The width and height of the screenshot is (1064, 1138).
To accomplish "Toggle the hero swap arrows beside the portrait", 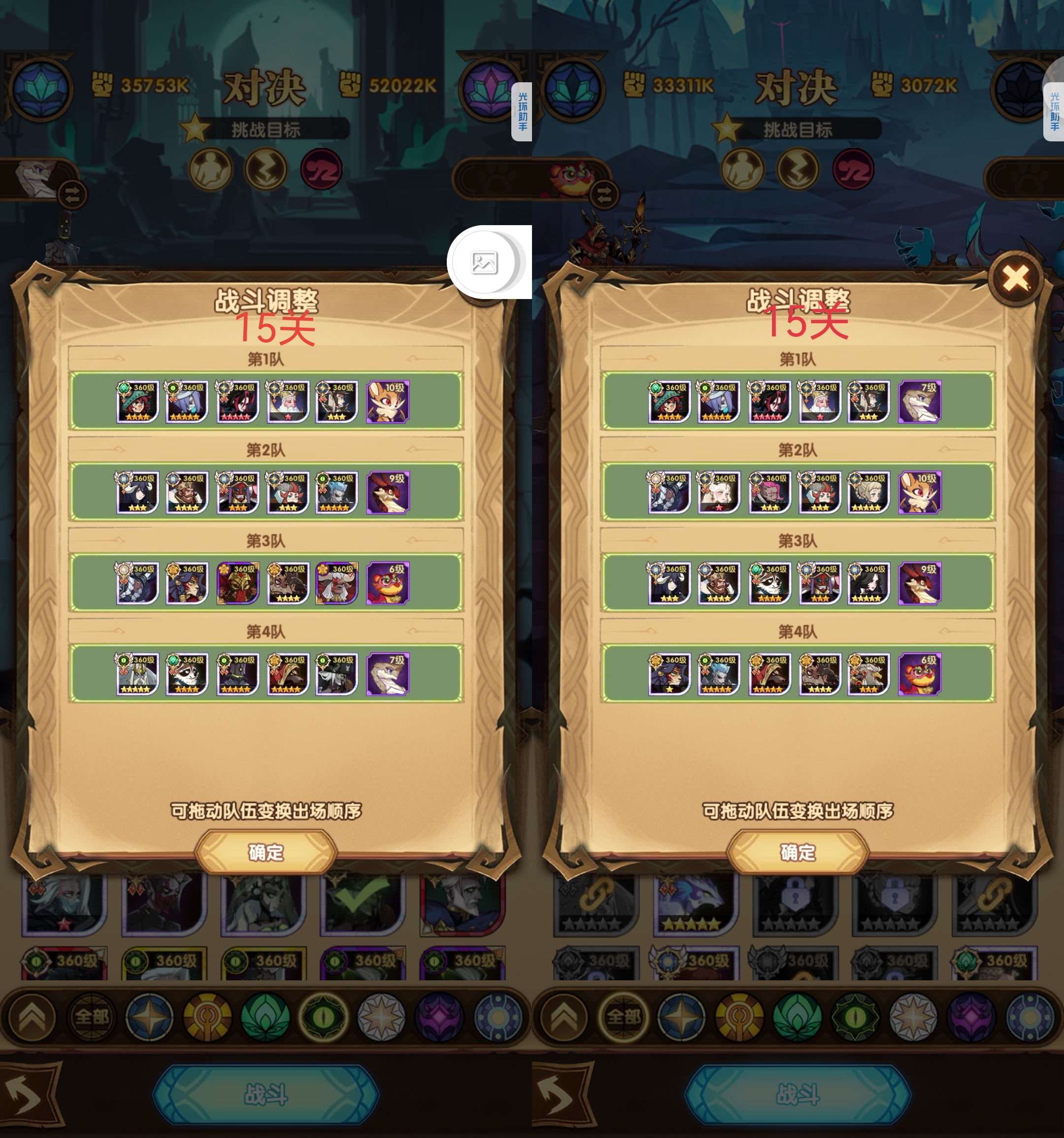I will click(x=72, y=195).
